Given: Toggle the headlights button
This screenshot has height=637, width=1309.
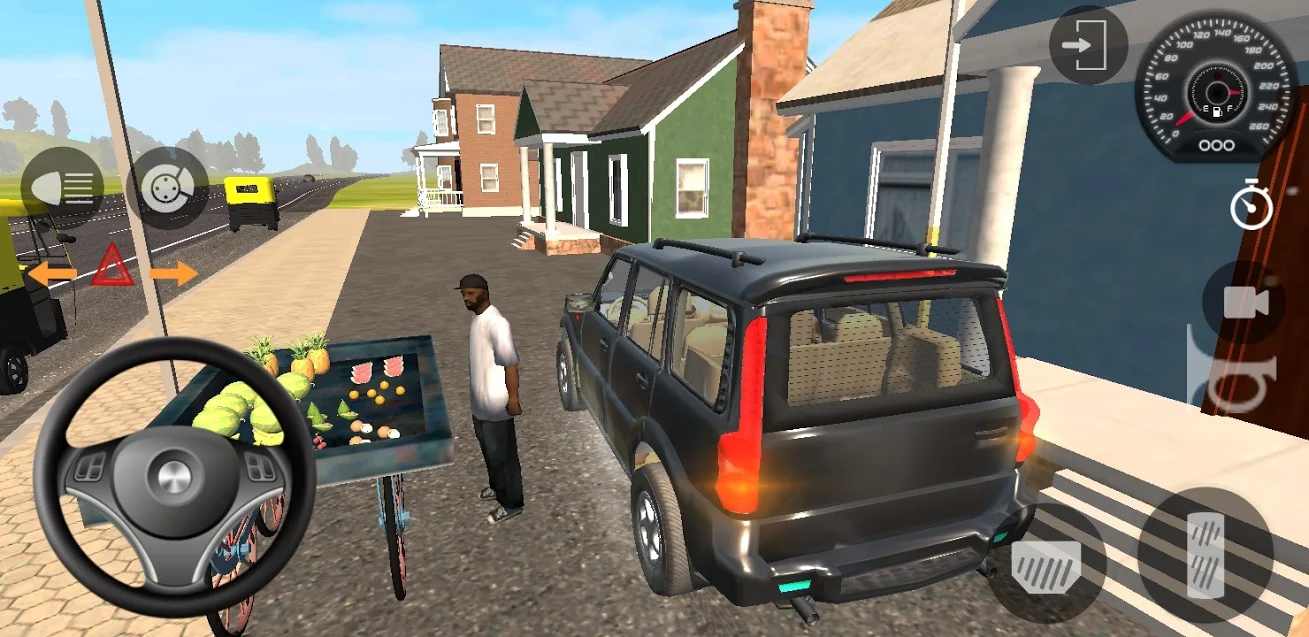Looking at the screenshot, I should coord(62,188).
